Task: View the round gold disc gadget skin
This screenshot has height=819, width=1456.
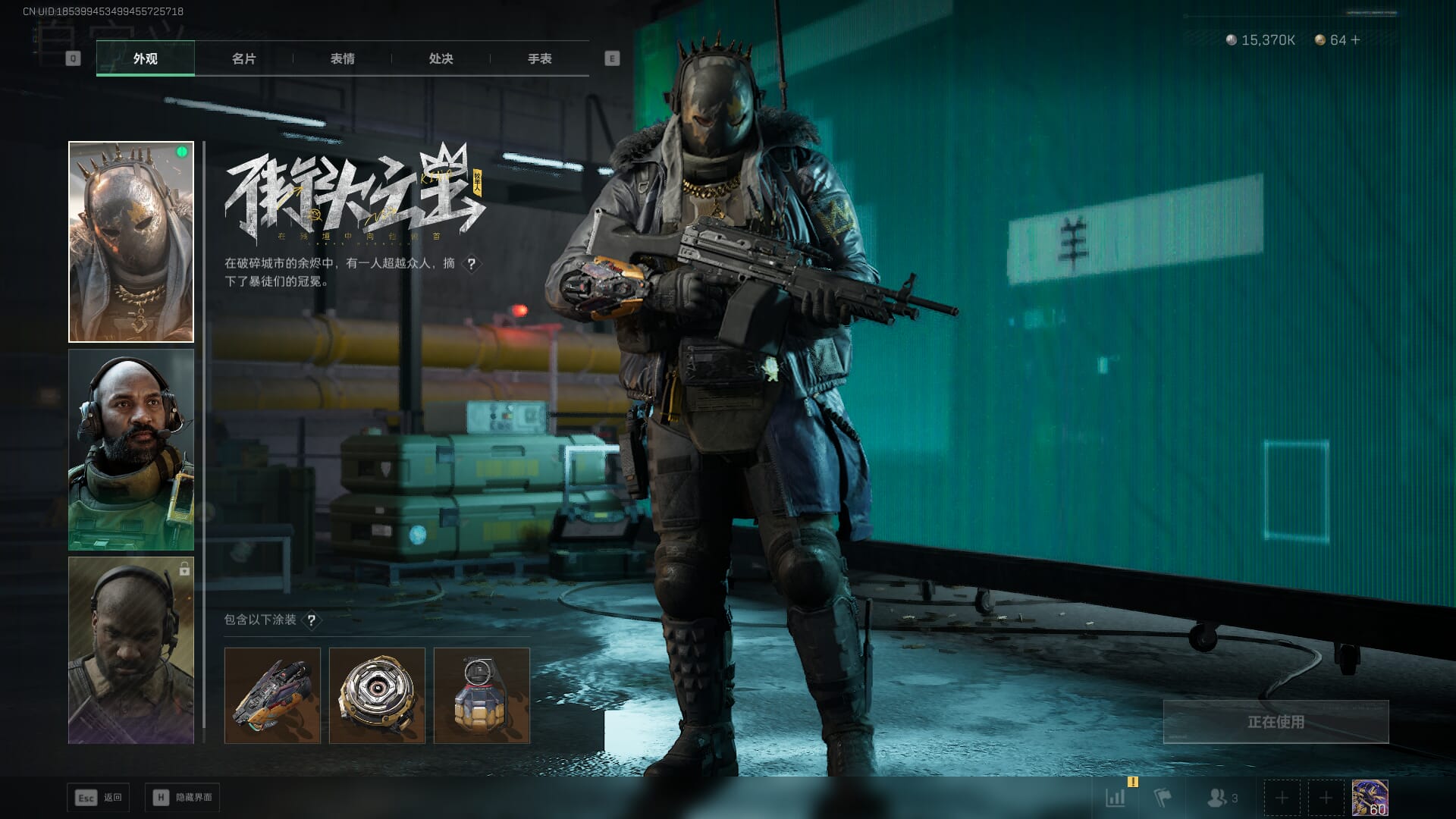Action: tap(377, 695)
